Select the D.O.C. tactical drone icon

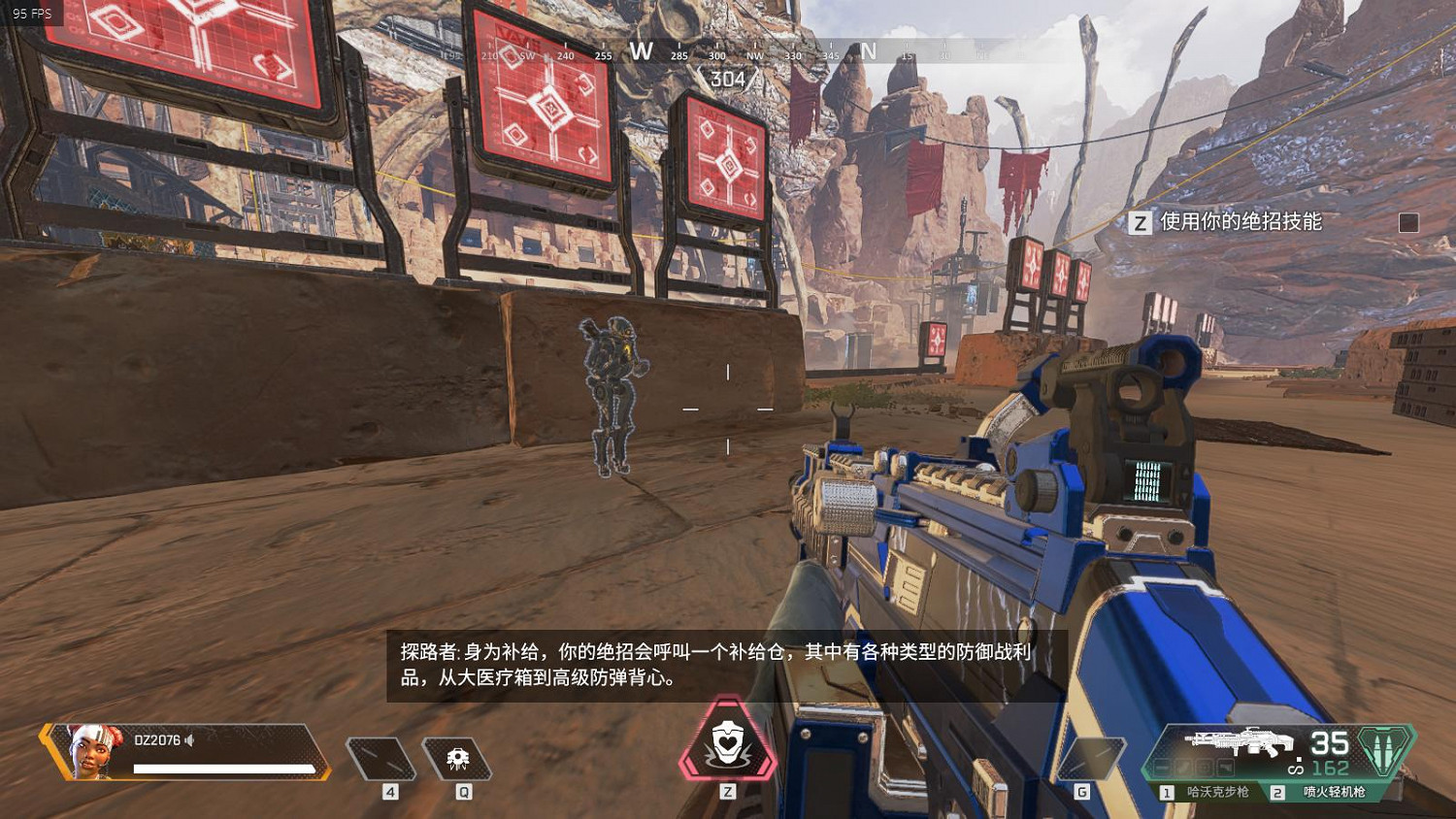point(456,757)
